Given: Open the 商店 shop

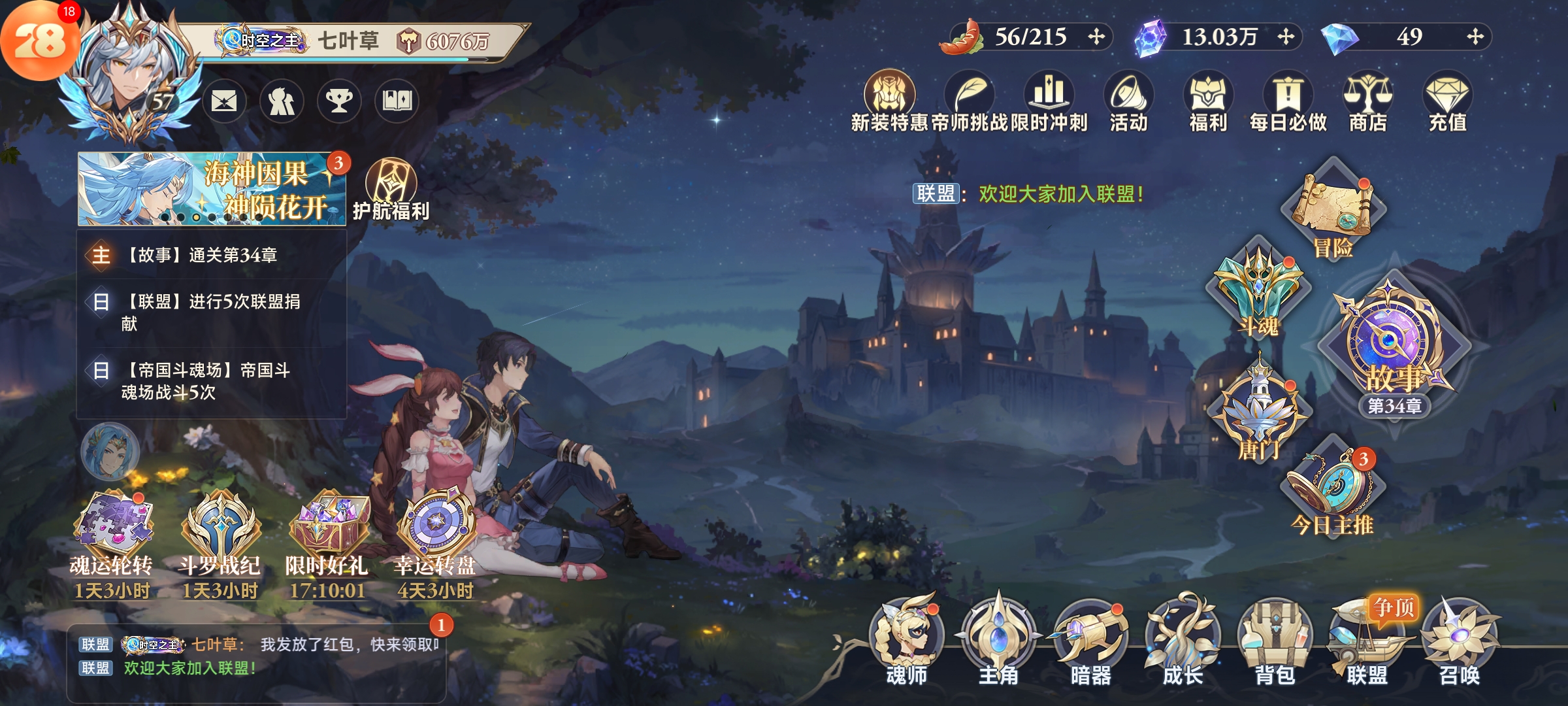Looking at the screenshot, I should (x=1367, y=101).
